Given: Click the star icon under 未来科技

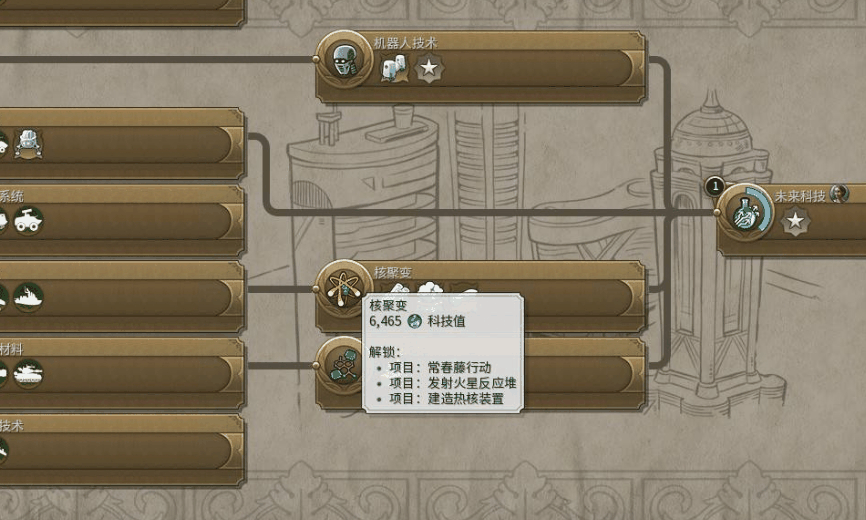Looking at the screenshot, I should pos(795,222).
